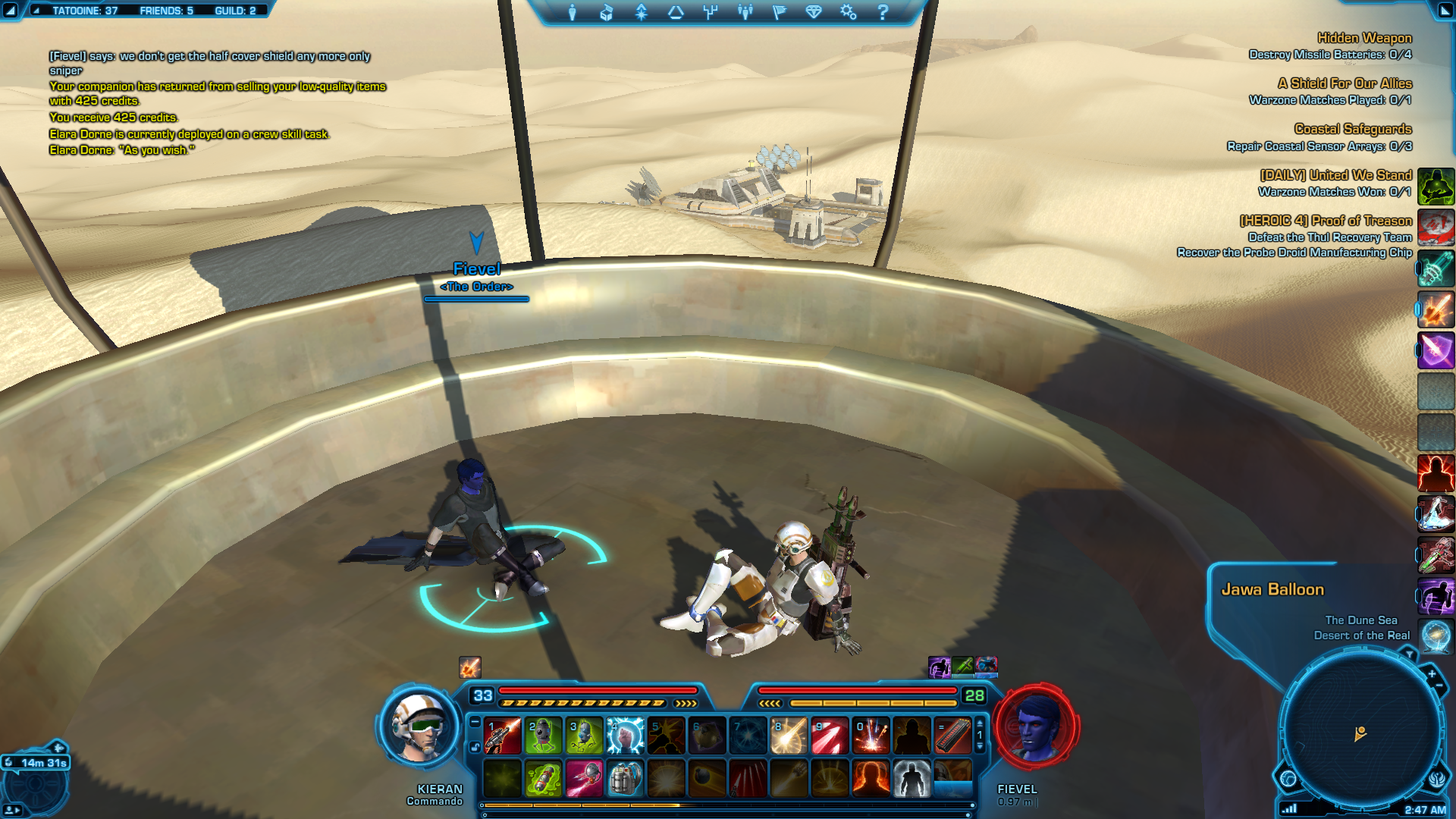
Task: Use the ammo cell recharge ability
Action: 952,736
